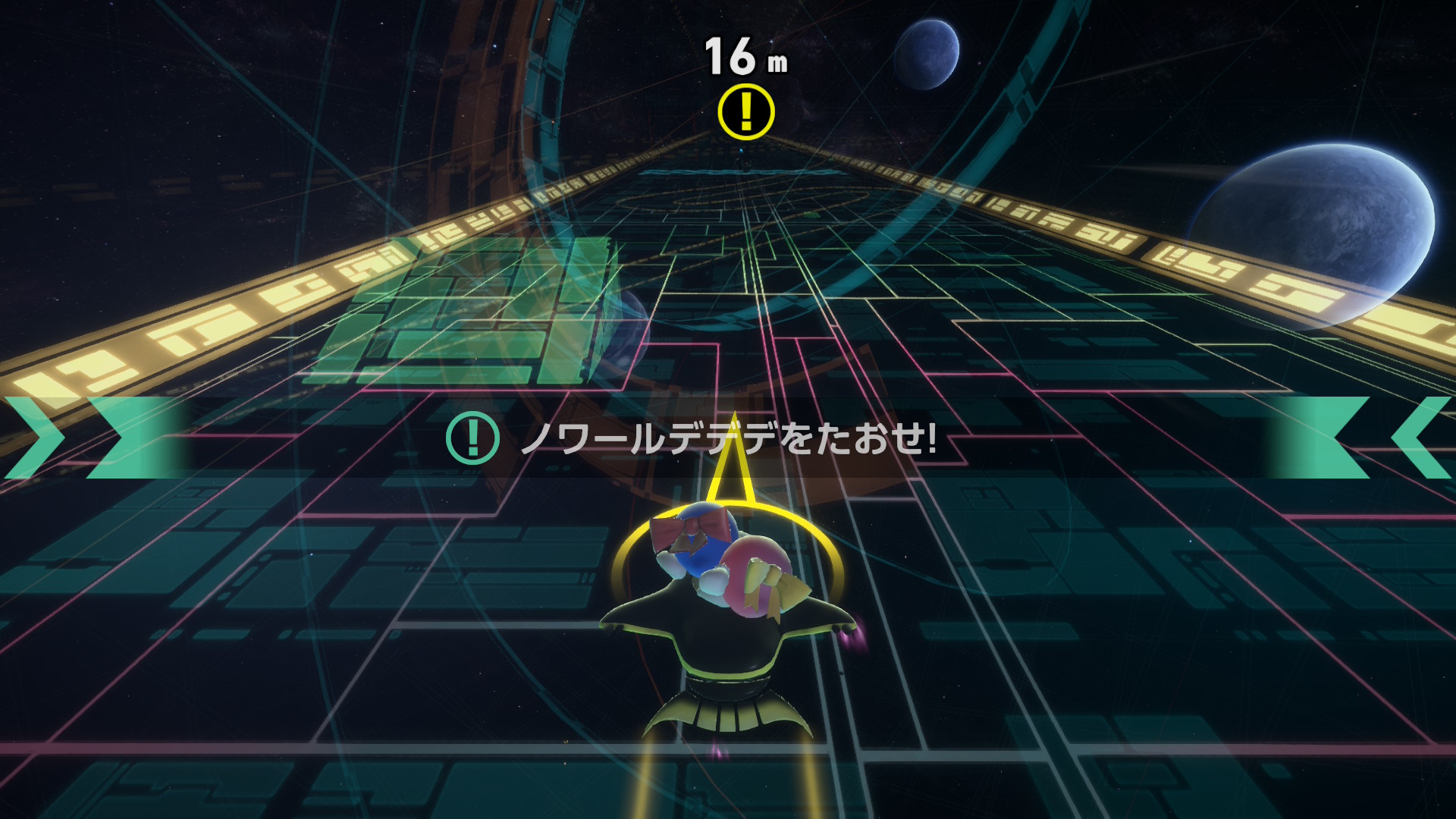Select the green exclamation objective banner icon
The height and width of the screenshot is (819, 1456).
click(x=472, y=438)
